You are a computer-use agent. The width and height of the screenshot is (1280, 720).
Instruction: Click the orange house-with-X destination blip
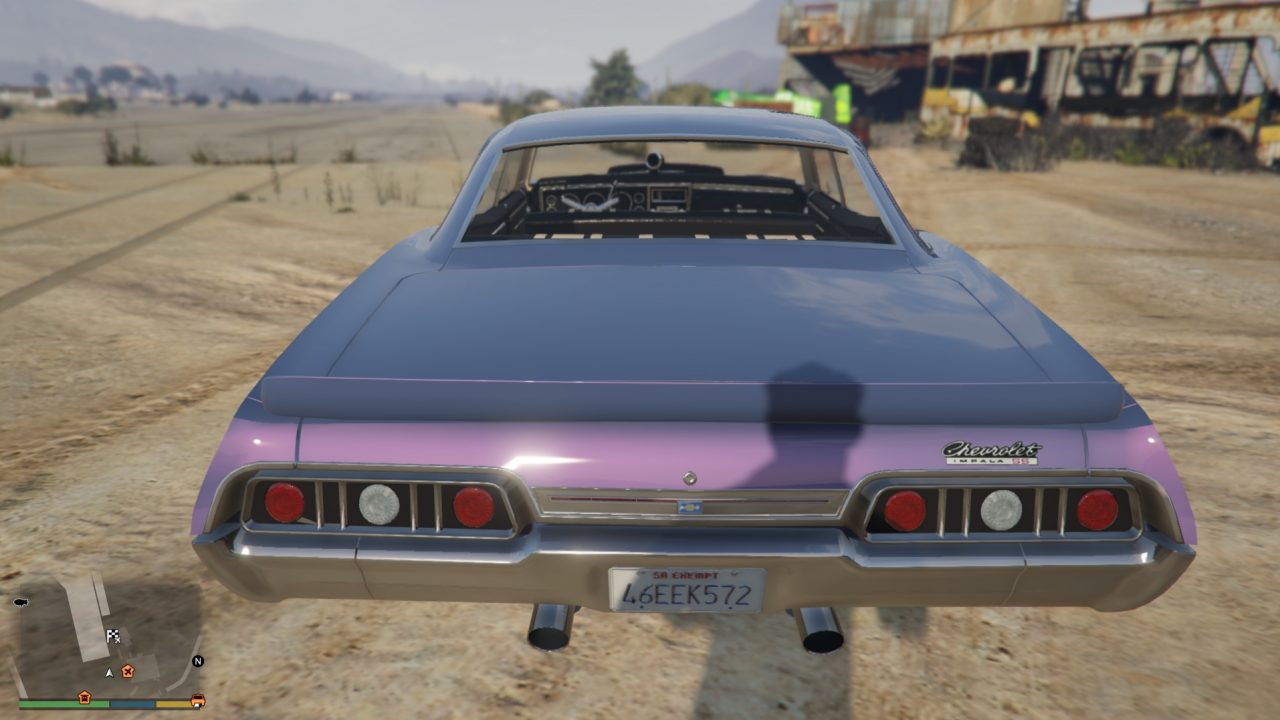pos(127,671)
